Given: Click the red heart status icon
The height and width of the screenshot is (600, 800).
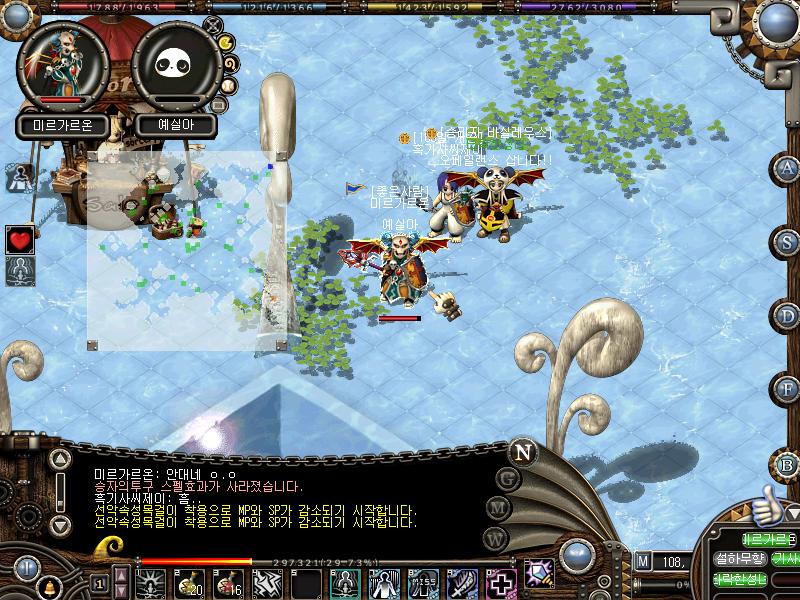Looking at the screenshot, I should (x=20, y=239).
